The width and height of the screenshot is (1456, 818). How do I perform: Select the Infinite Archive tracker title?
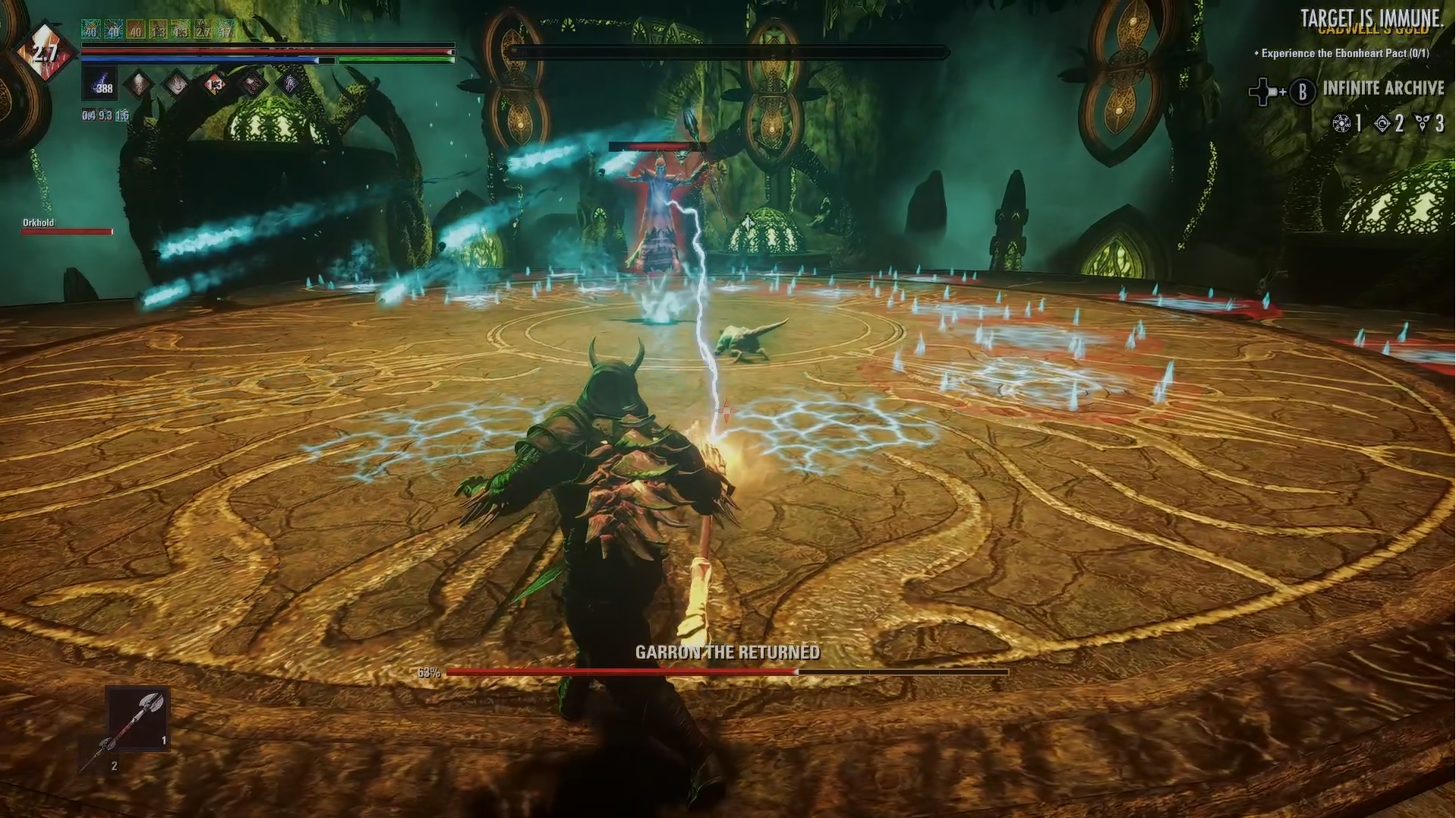pos(1383,88)
